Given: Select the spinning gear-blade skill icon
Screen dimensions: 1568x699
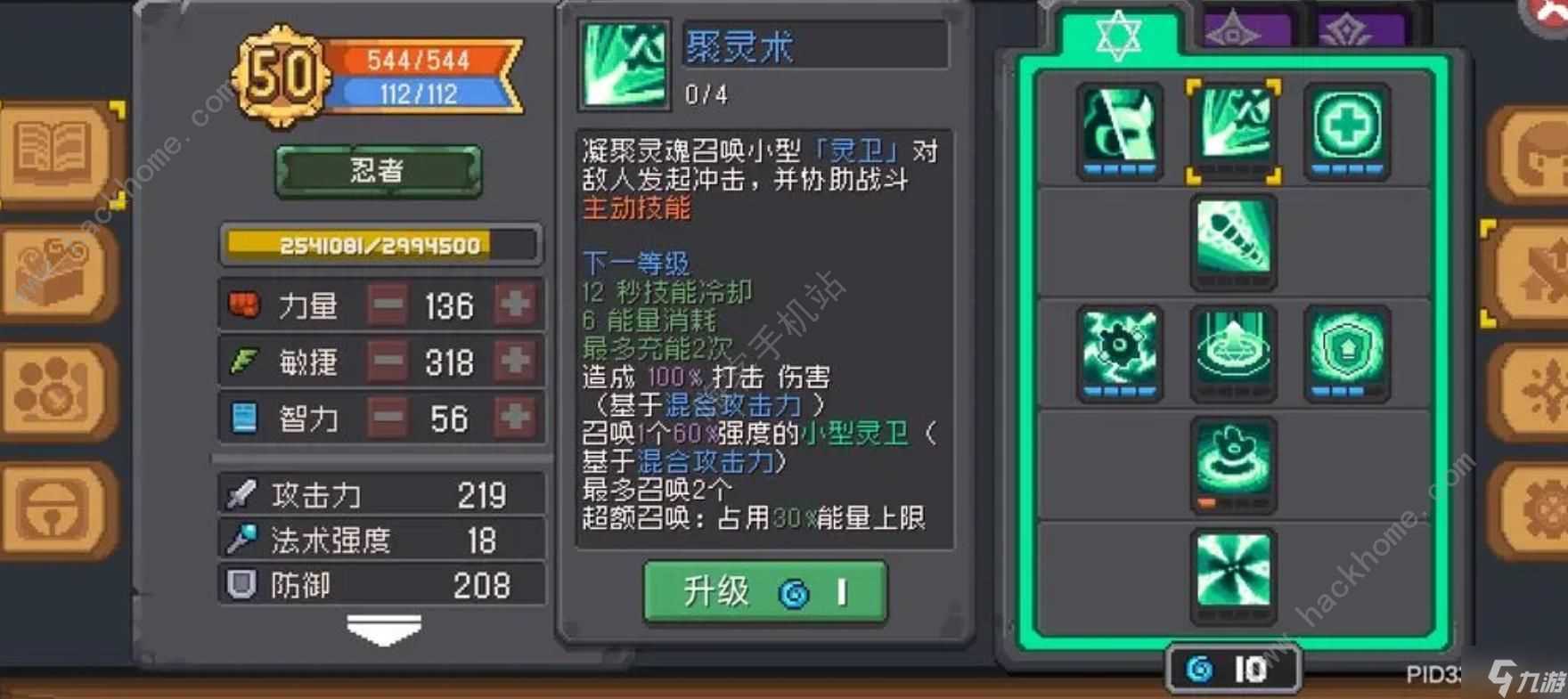Looking at the screenshot, I should (x=1121, y=350).
